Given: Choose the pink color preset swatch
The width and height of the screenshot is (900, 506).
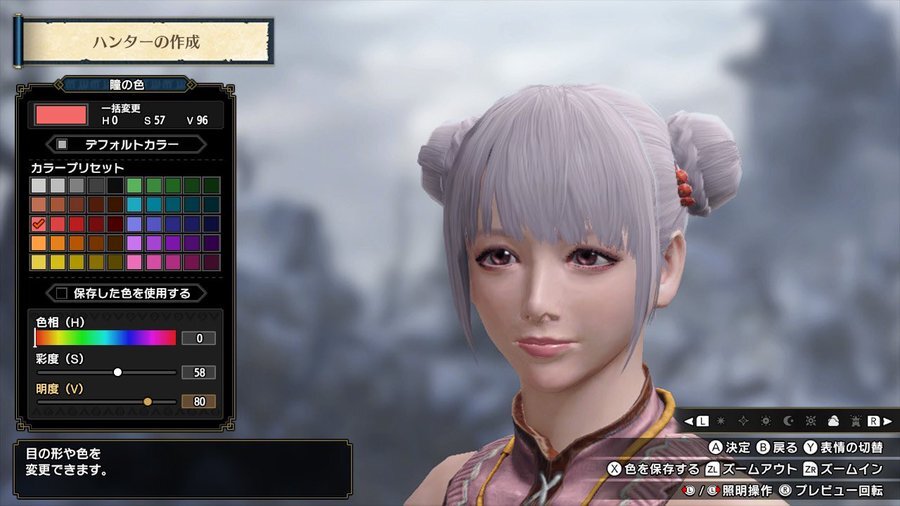Looking at the screenshot, I should click(x=134, y=262).
